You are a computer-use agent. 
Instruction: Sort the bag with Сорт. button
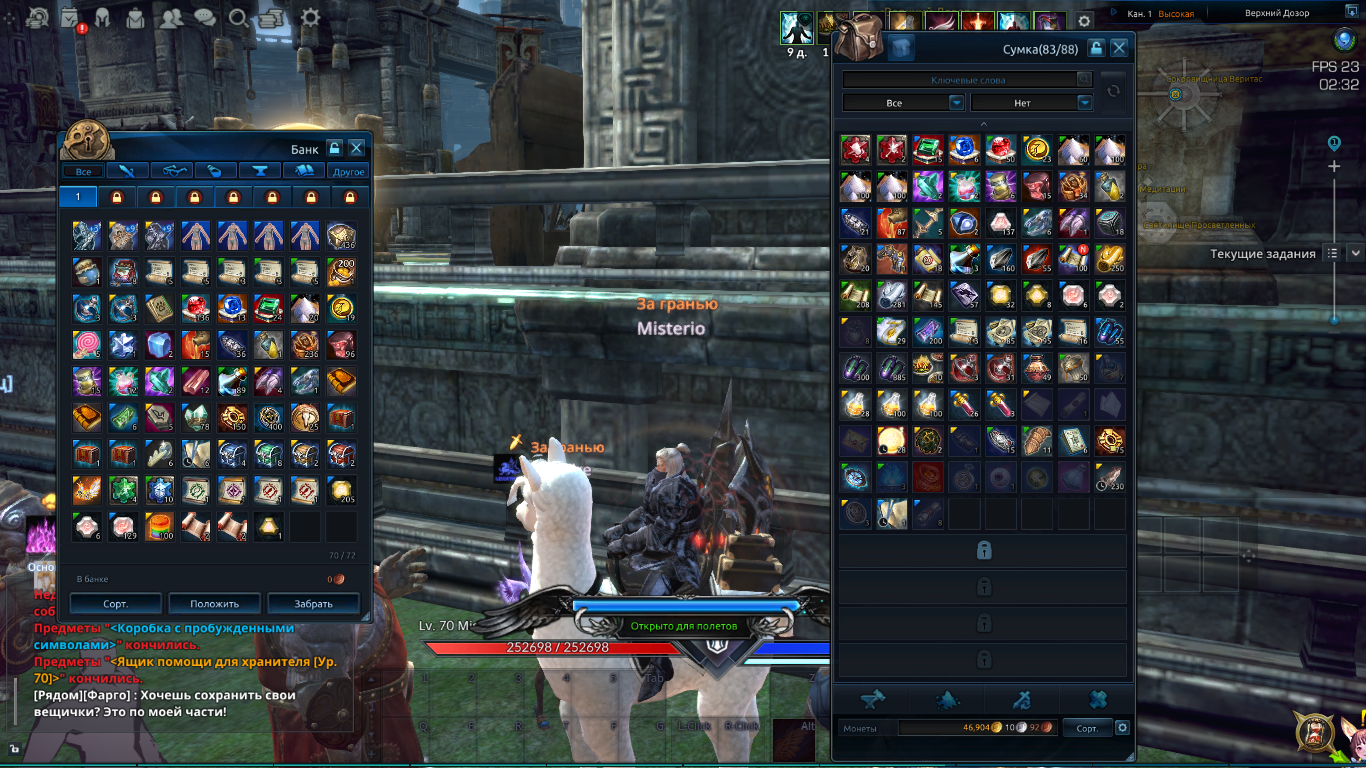pyautogui.click(x=1087, y=728)
